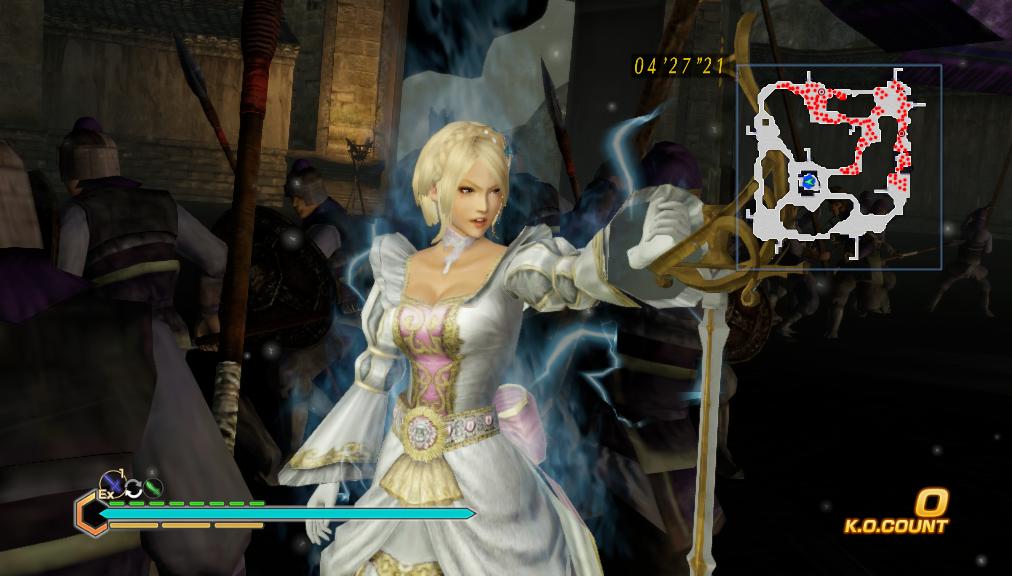Click the white weapon-swap arrows icon
Screen dimensions: 1012x576
(134, 488)
